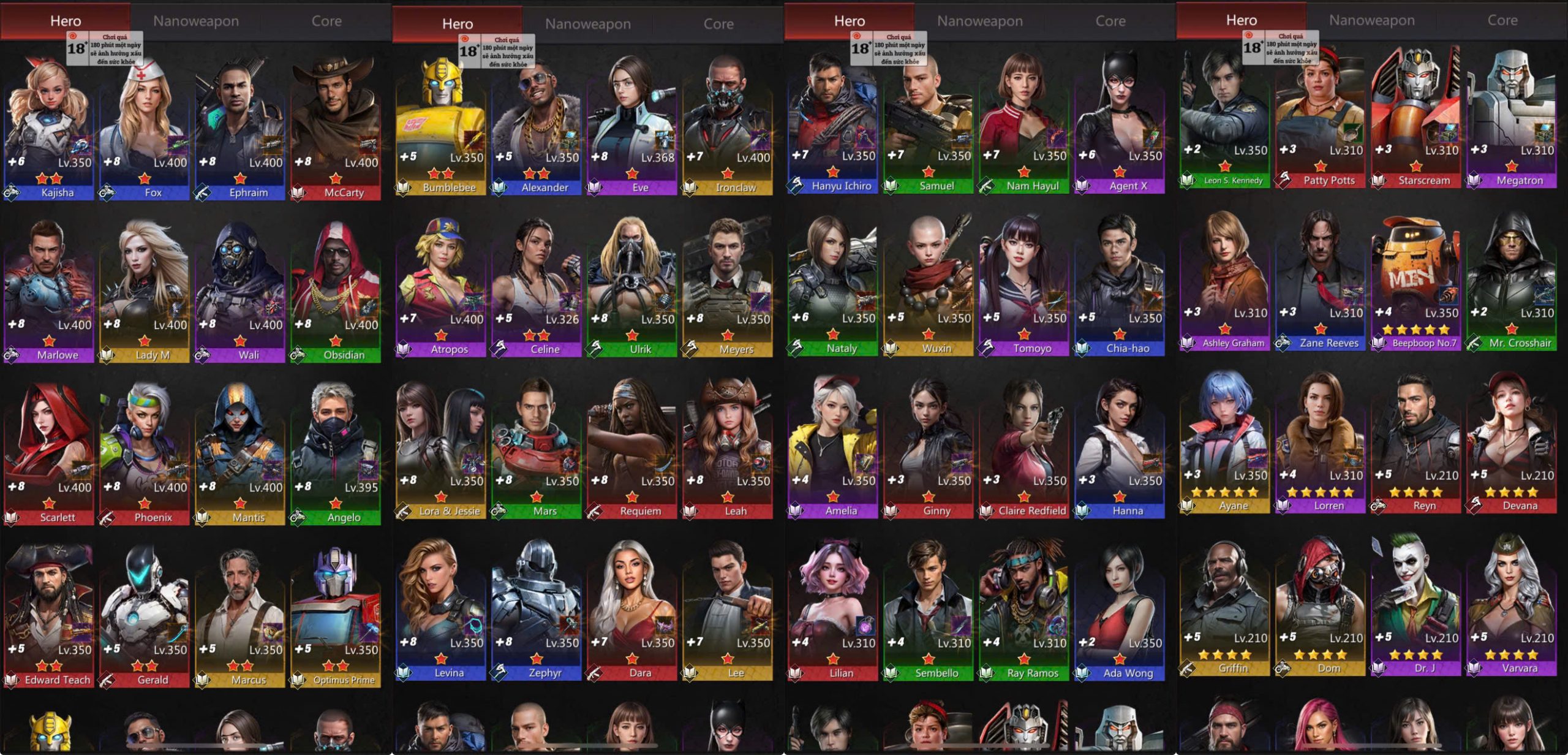Click the red weapon icon on Wali's card
Image resolution: width=1568 pixels, height=755 pixels.
coord(273,308)
